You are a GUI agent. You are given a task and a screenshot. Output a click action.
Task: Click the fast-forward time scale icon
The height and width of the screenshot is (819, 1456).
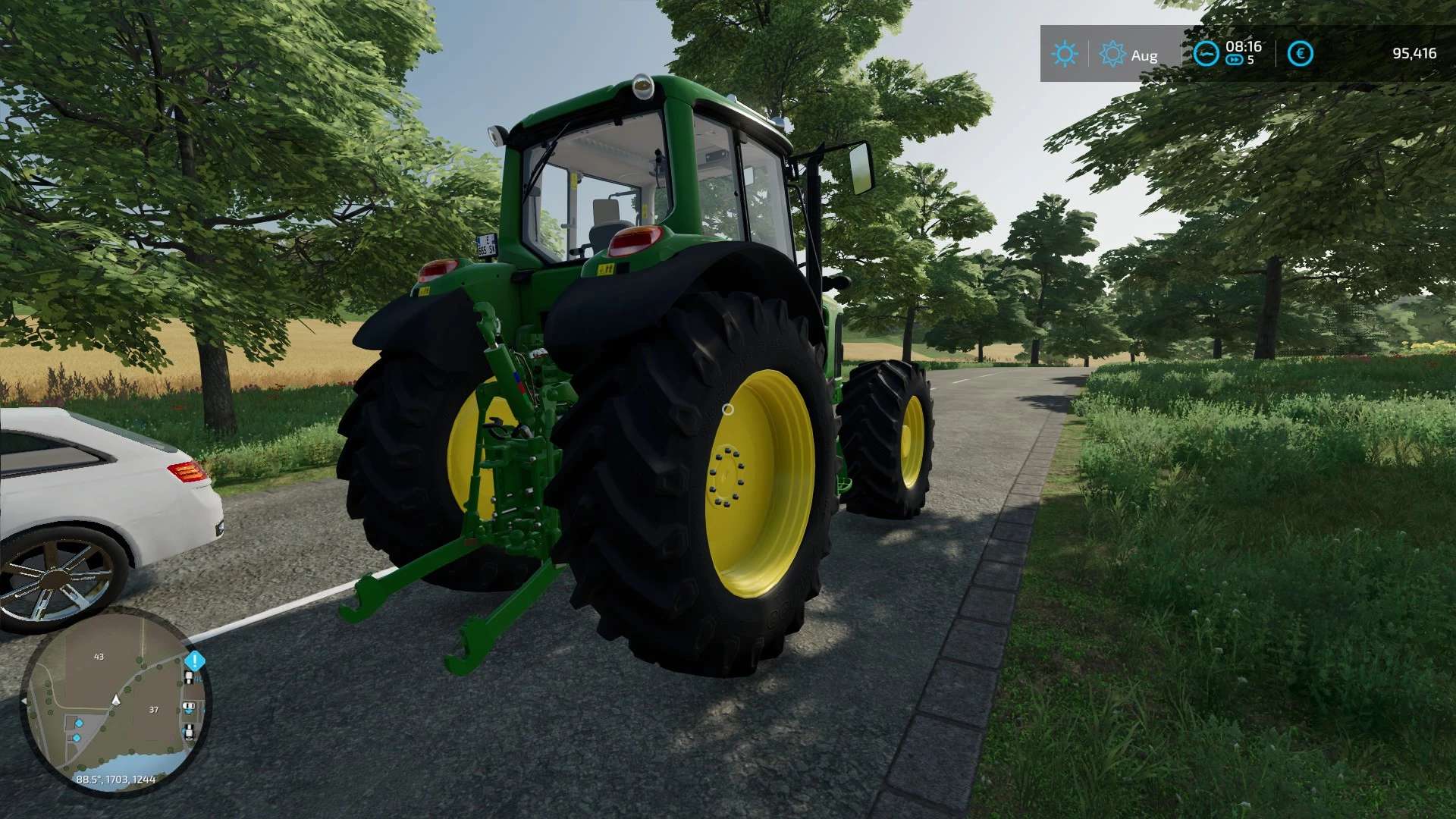pyautogui.click(x=1234, y=61)
